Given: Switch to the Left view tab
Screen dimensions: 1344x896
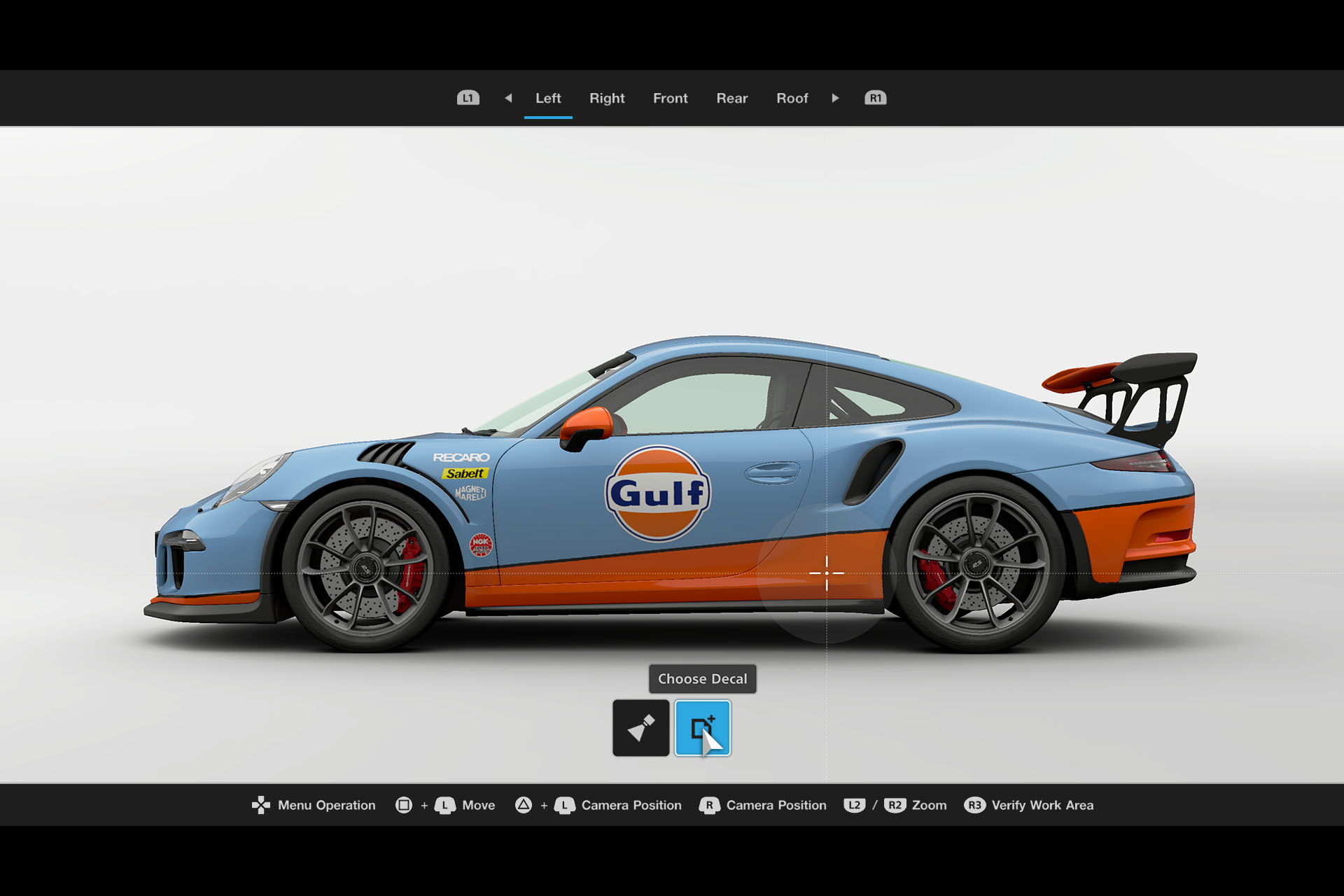Looking at the screenshot, I should 548,99.
